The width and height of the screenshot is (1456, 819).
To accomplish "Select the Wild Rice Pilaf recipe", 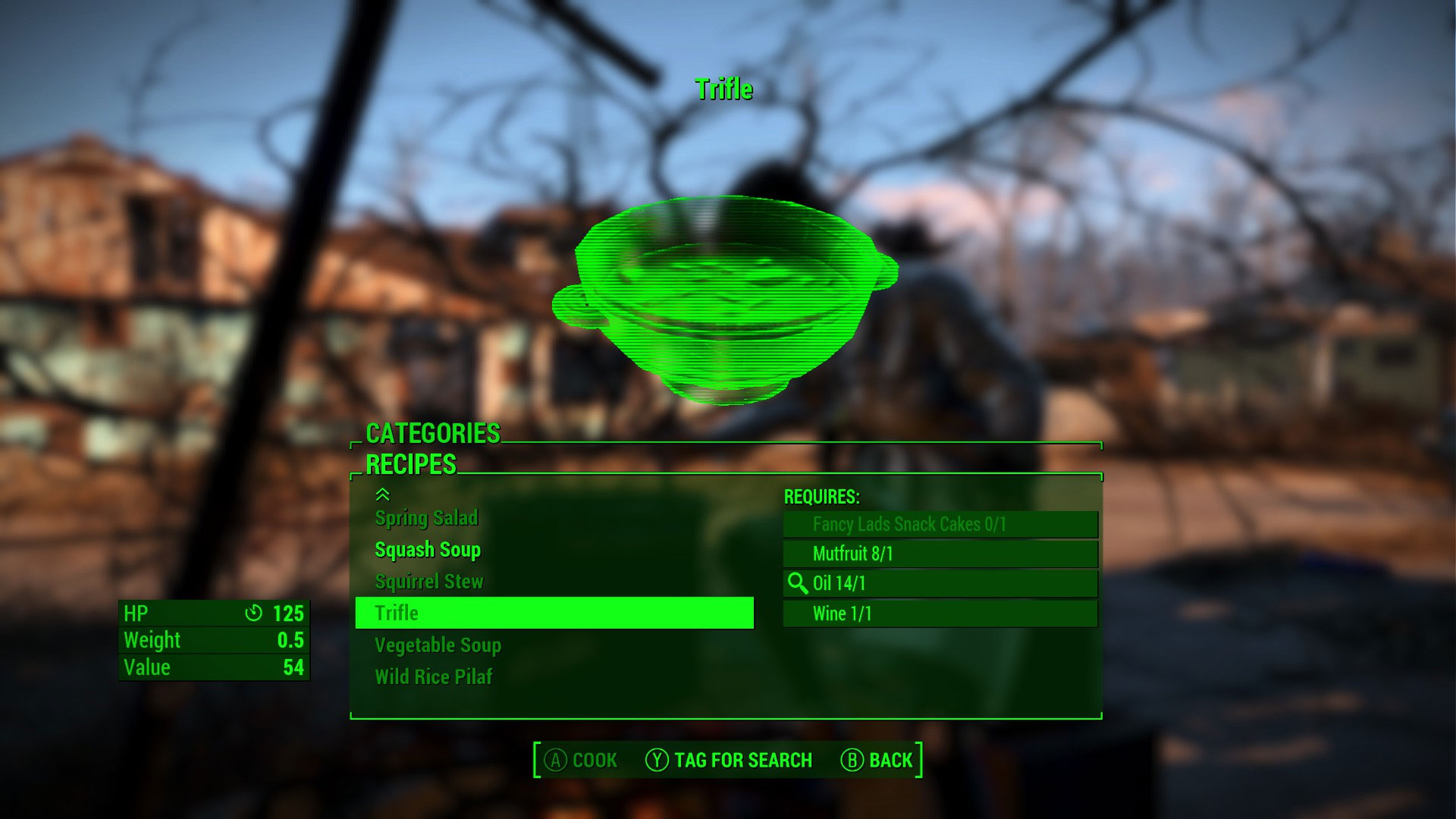I will (x=433, y=676).
